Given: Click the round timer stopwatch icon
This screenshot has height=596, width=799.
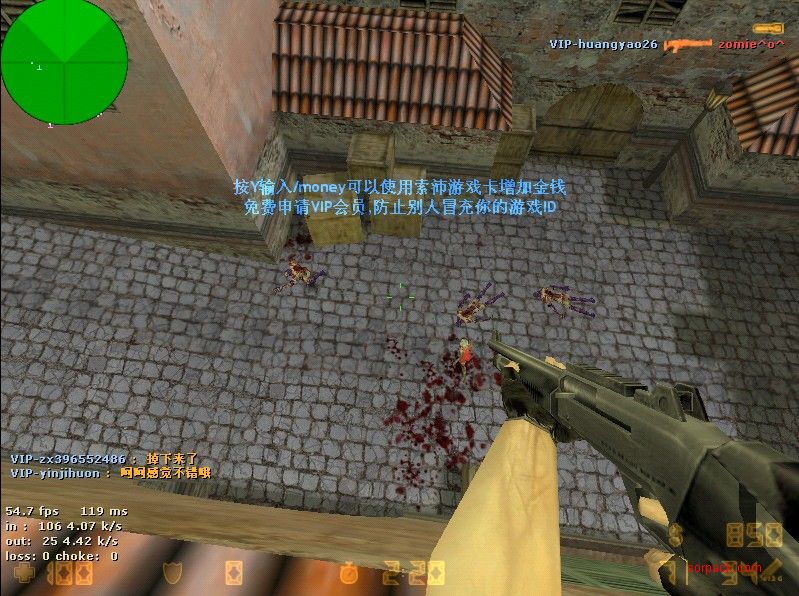Looking at the screenshot, I should pos(349,573).
